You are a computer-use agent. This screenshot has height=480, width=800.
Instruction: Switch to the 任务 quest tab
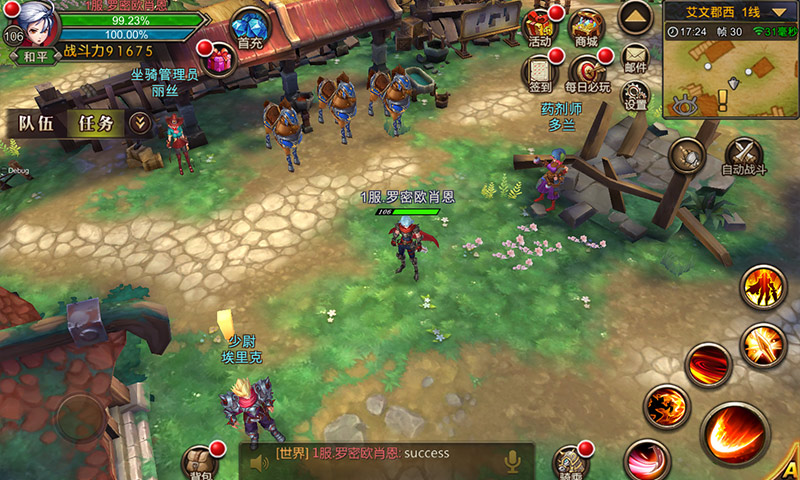click(x=98, y=123)
